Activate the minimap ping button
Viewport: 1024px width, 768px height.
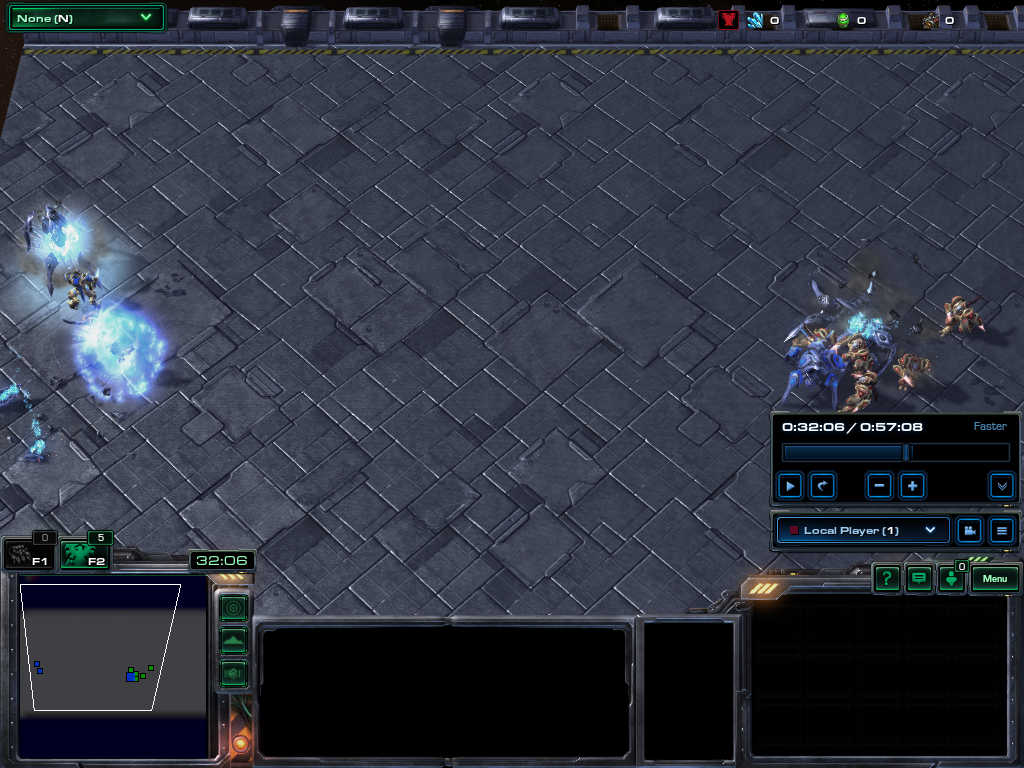coord(233,608)
